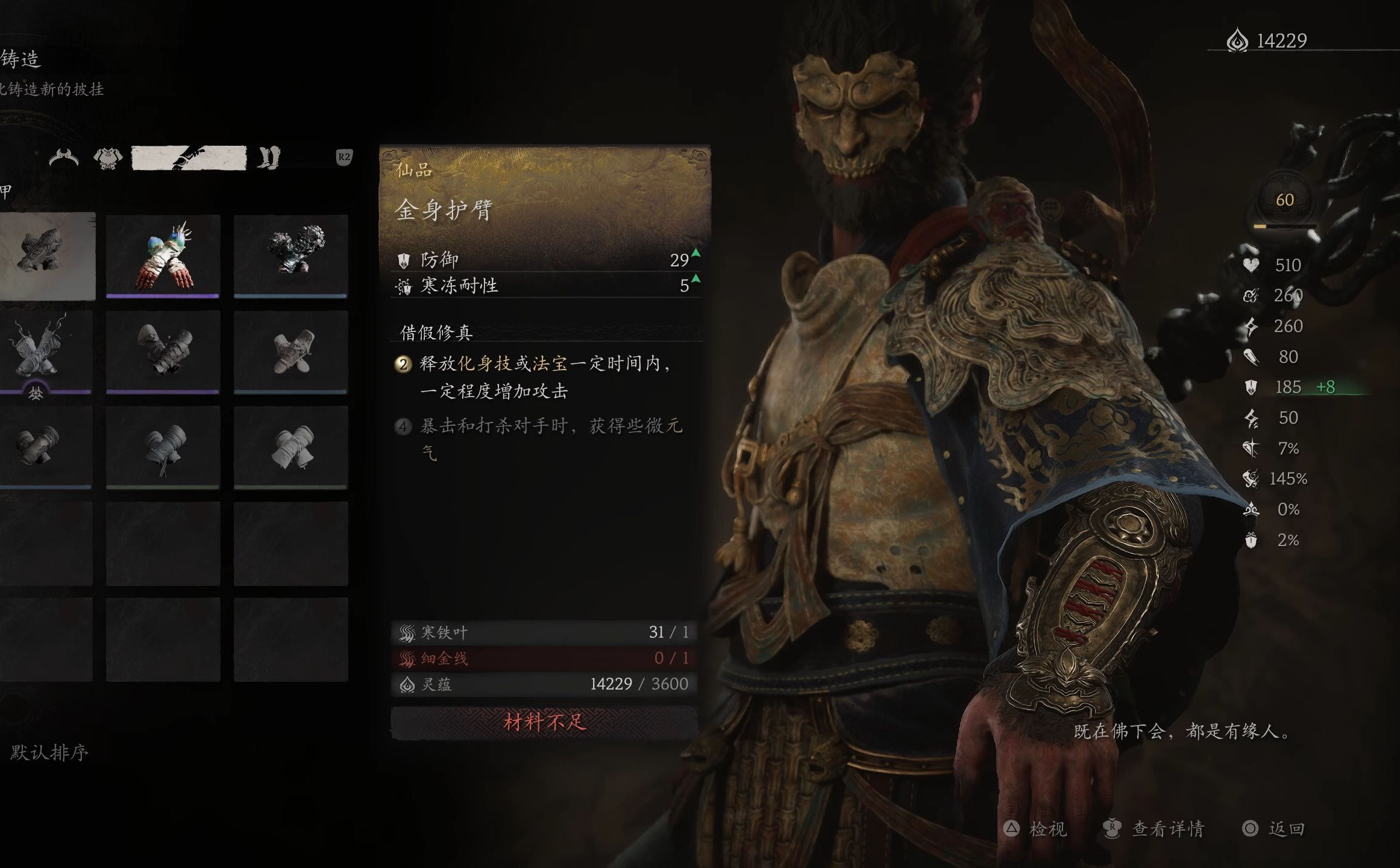Open the body armor category tab
Viewport: 1400px width, 868px height.
[x=108, y=158]
